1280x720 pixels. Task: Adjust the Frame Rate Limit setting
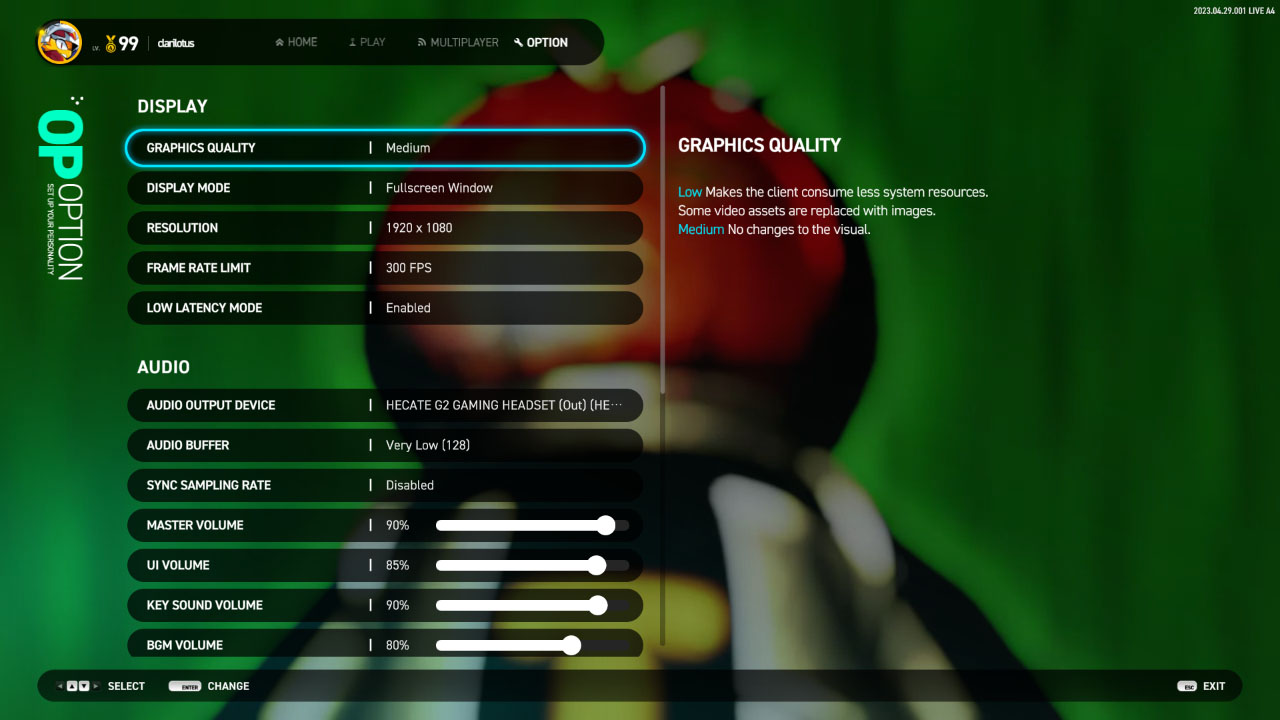pyautogui.click(x=385, y=268)
